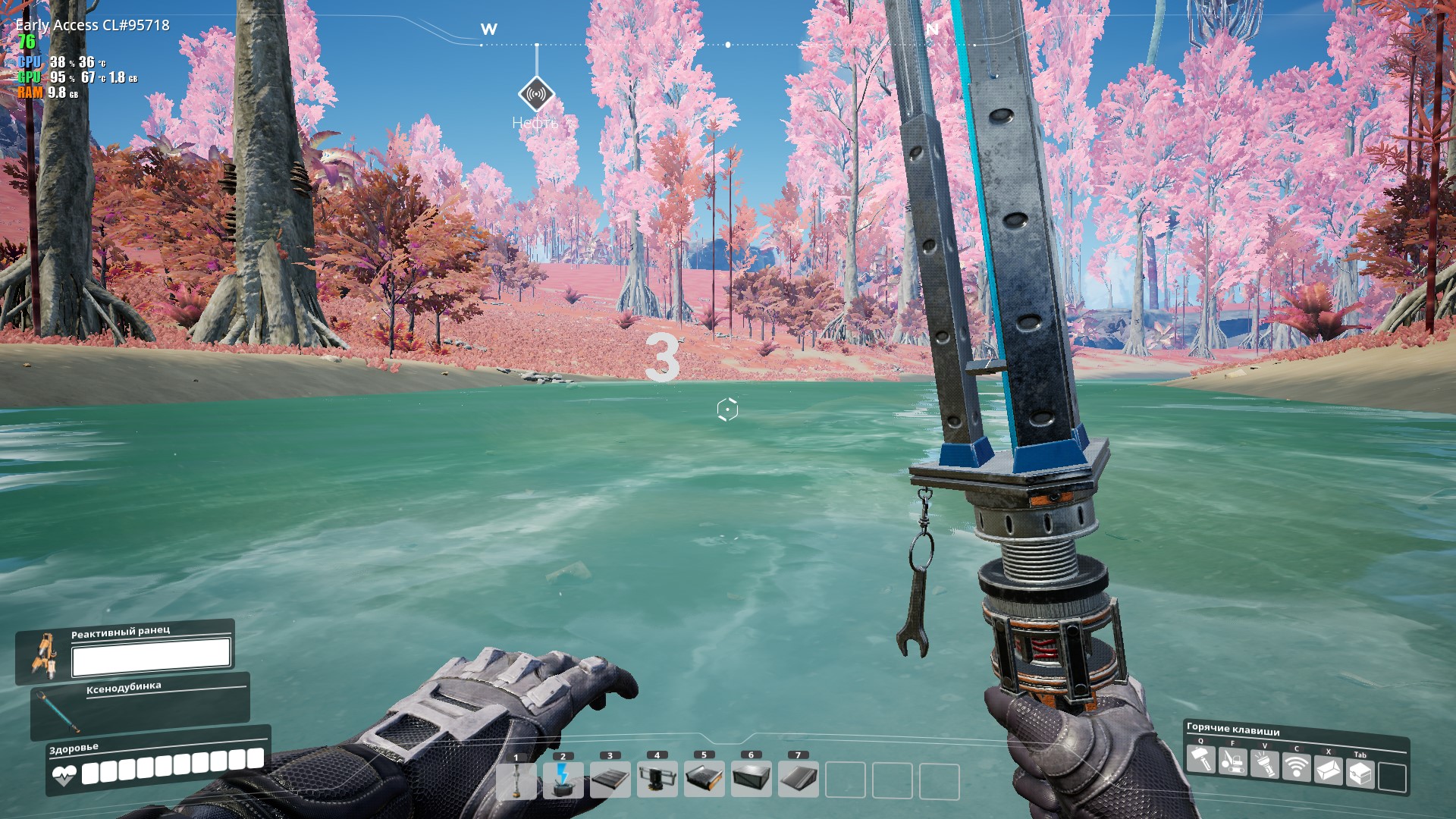Select the storage container block in slot 6
The image size is (1456, 819).
coord(752,780)
